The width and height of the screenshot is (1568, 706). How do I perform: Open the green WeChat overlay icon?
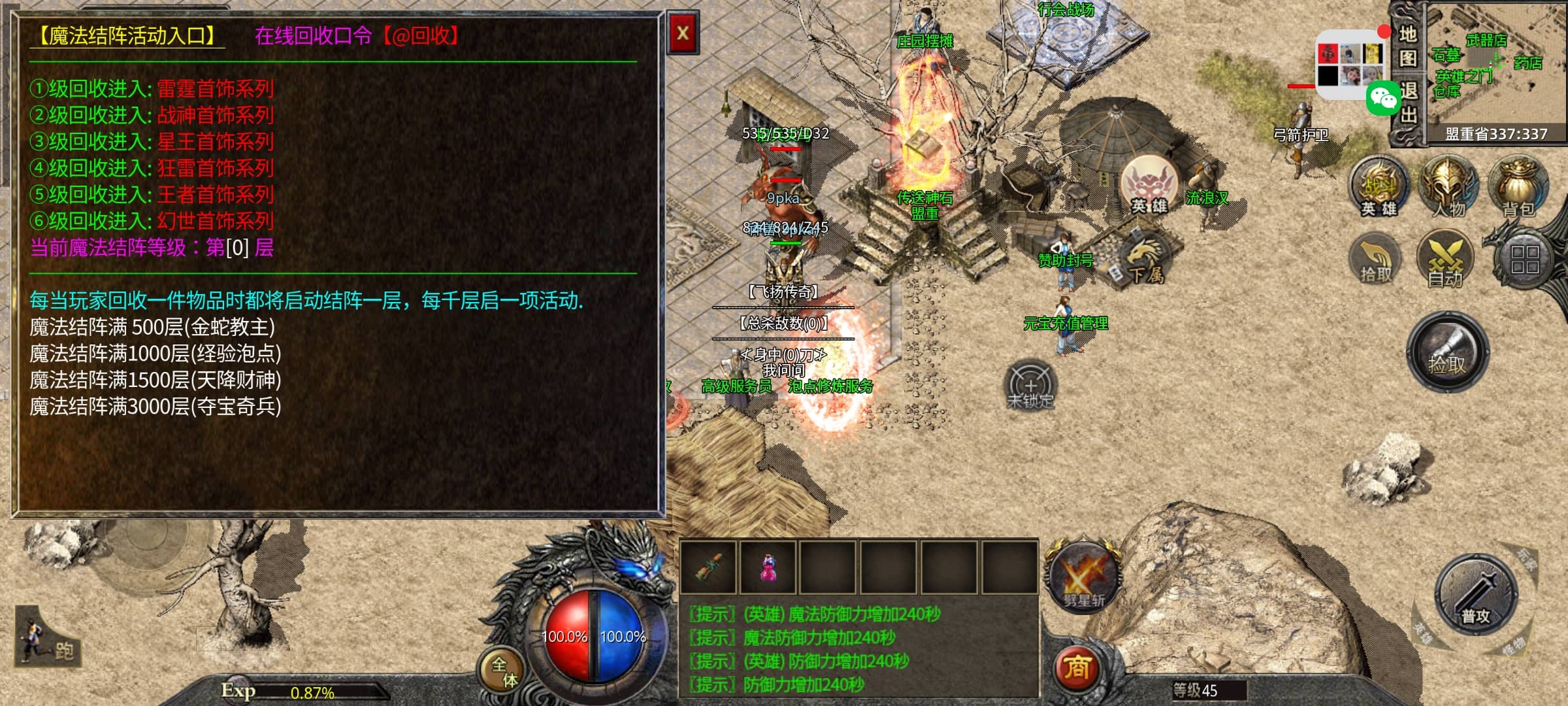[1382, 98]
